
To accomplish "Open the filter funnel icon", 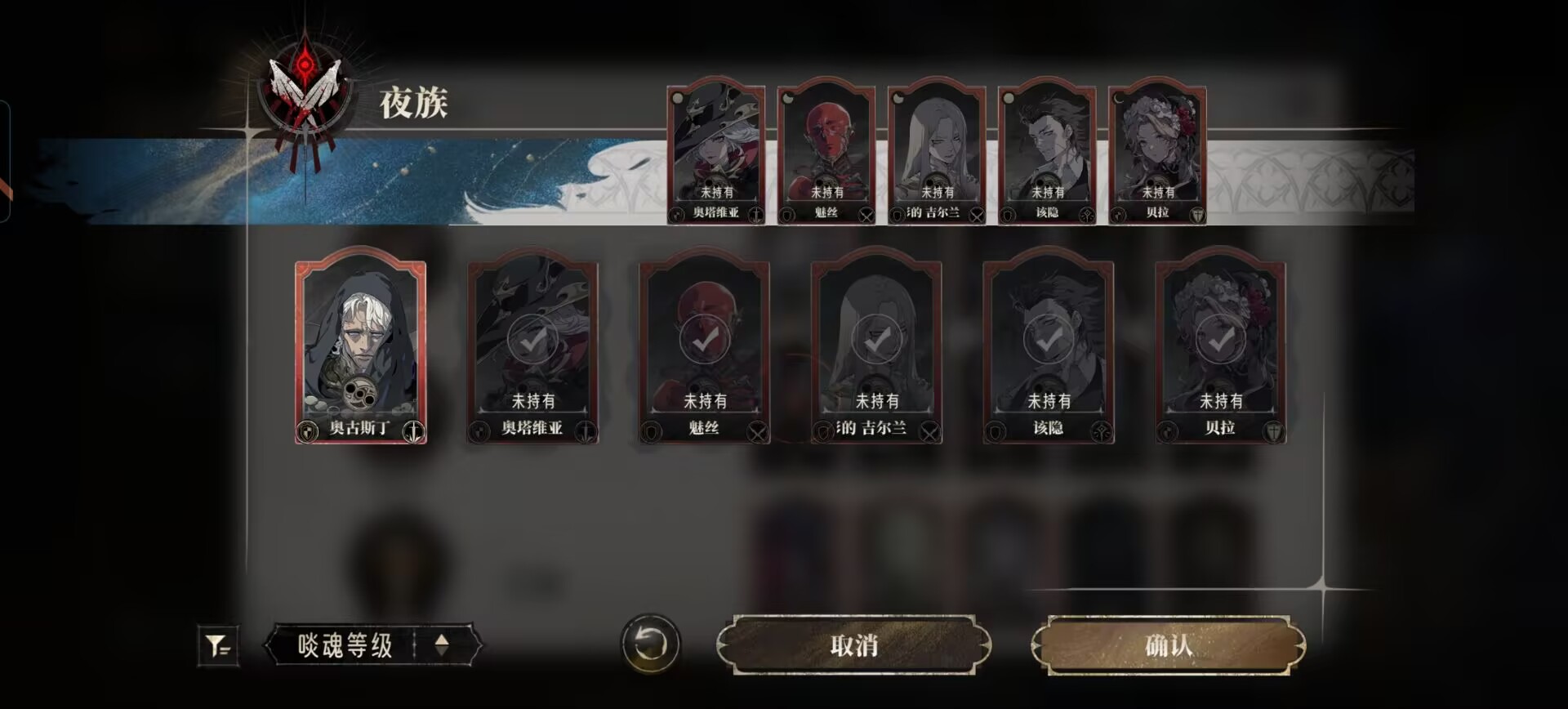I will click(218, 646).
